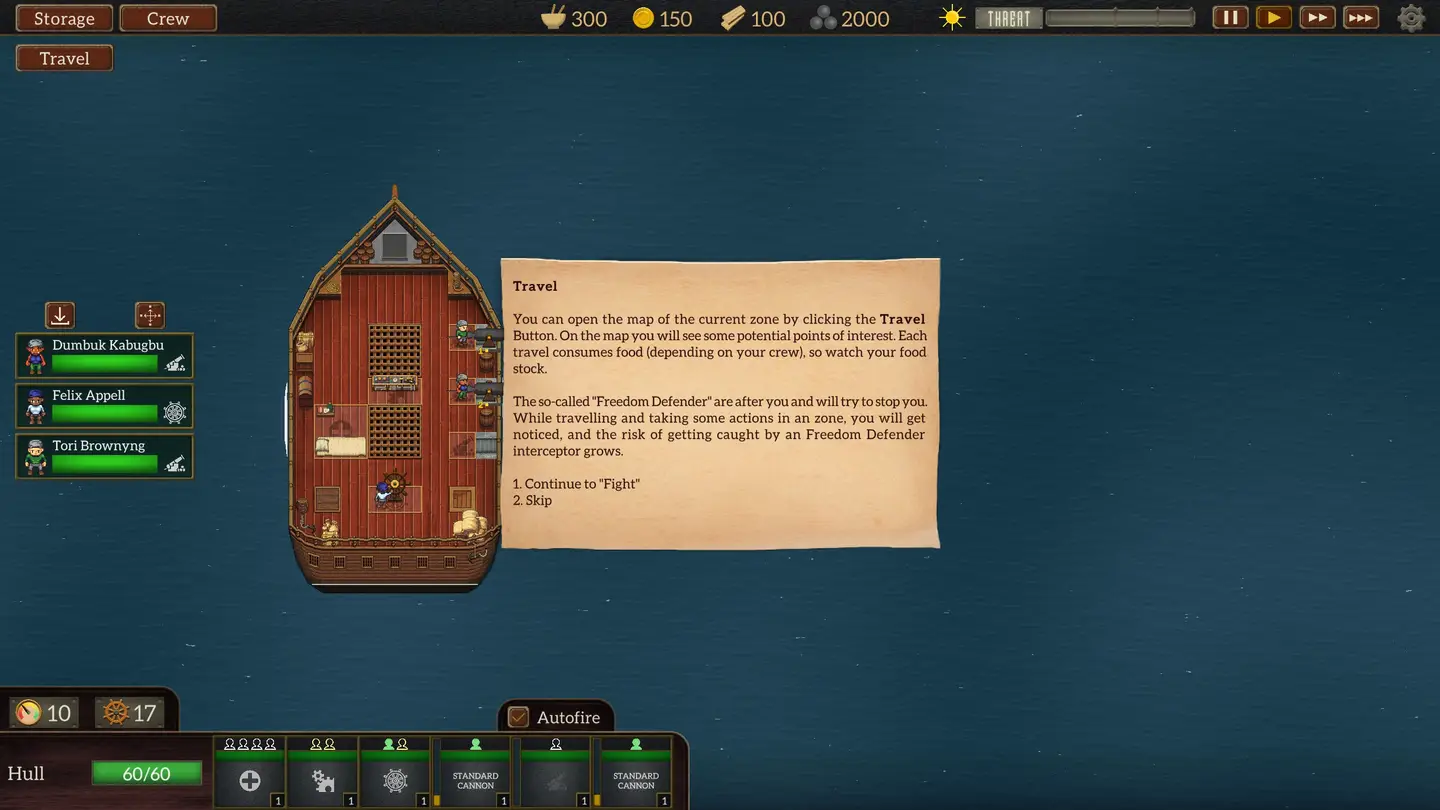Select the gears repair station slot
The image size is (1440, 810).
[x=323, y=780]
